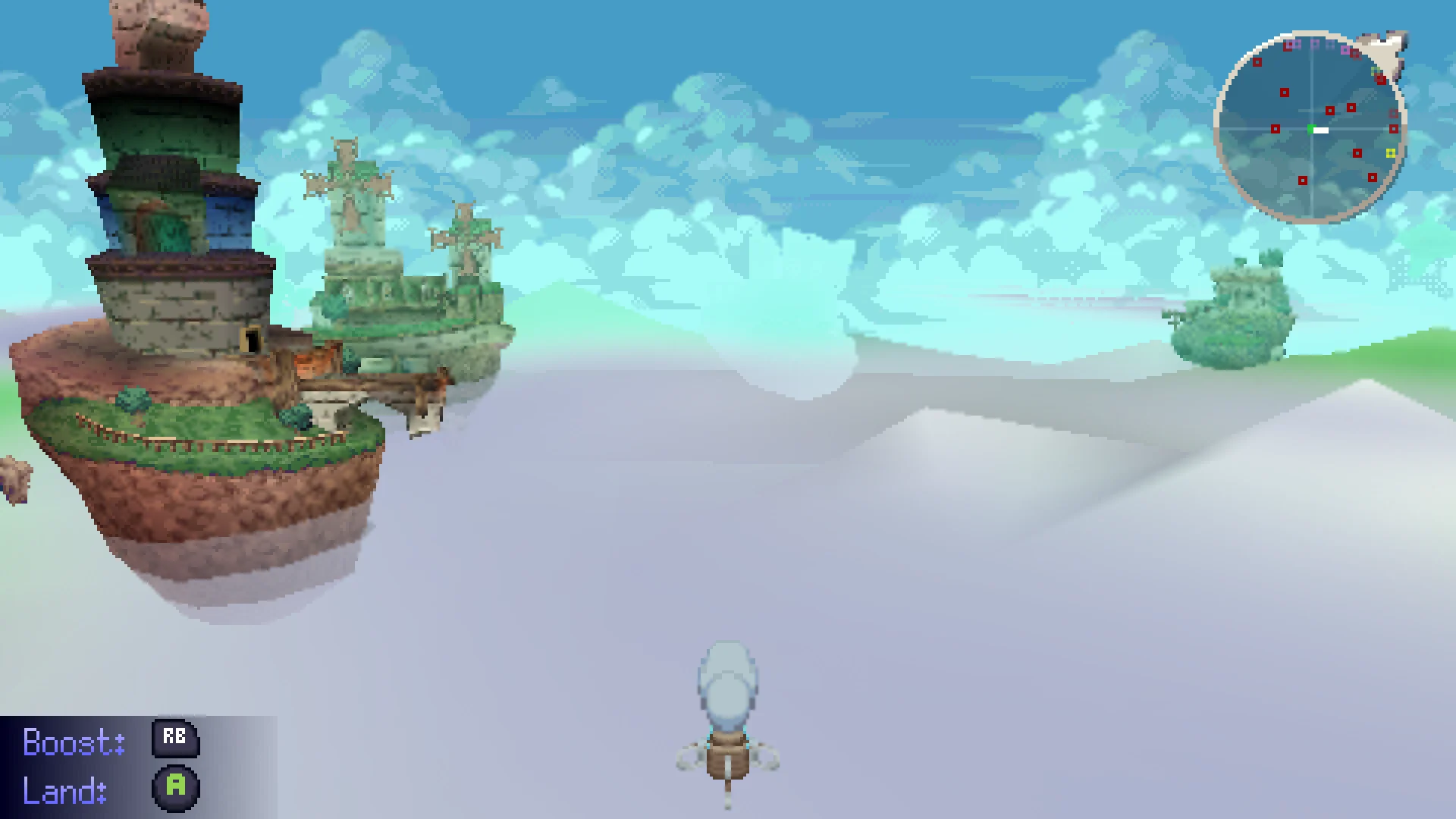Viewport: 1456px width, 819px height.
Task: Select the red marker above the minimap crosshair center
Action: (x=1330, y=111)
